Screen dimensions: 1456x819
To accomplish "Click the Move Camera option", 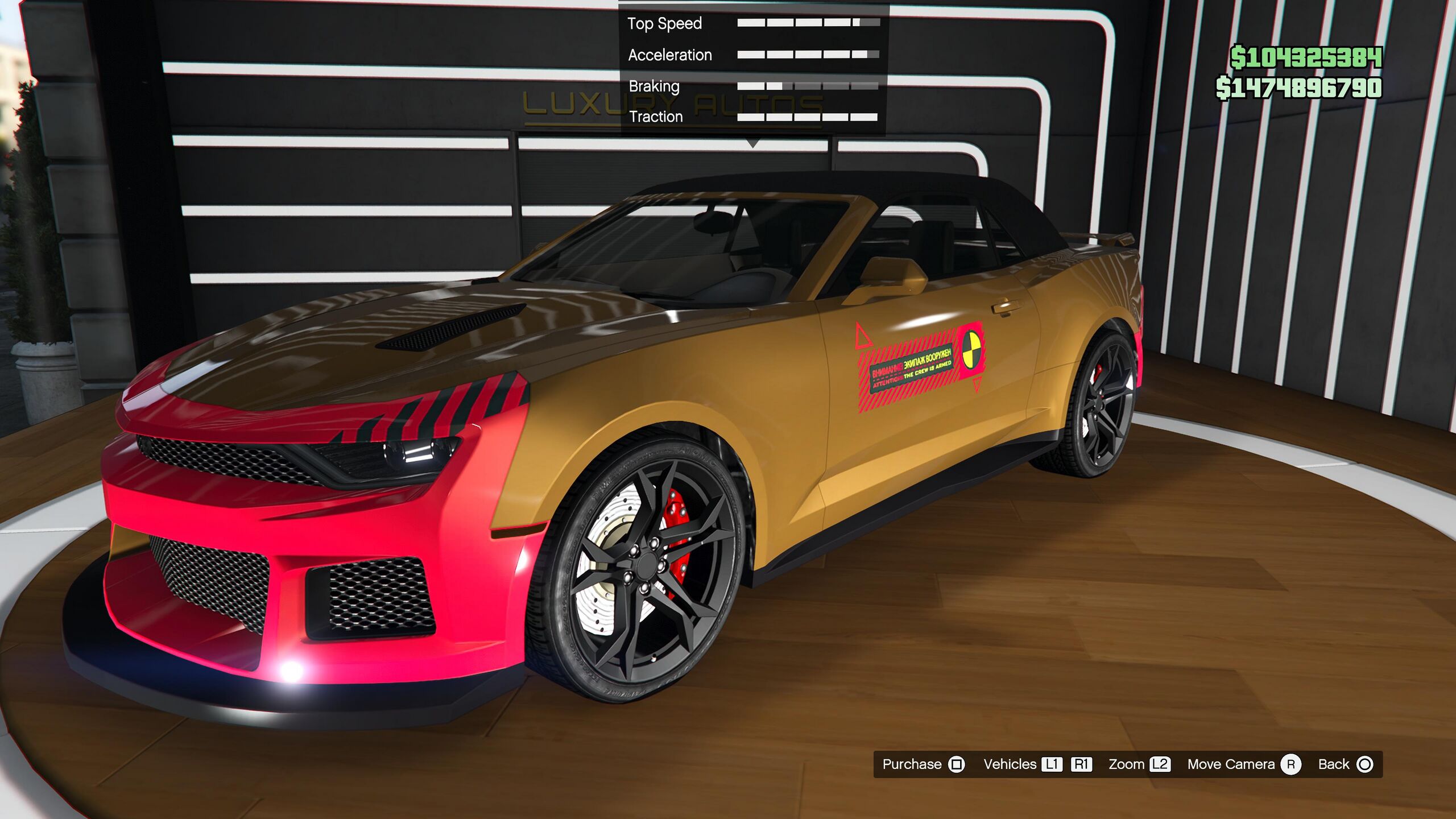I will tap(1243, 764).
